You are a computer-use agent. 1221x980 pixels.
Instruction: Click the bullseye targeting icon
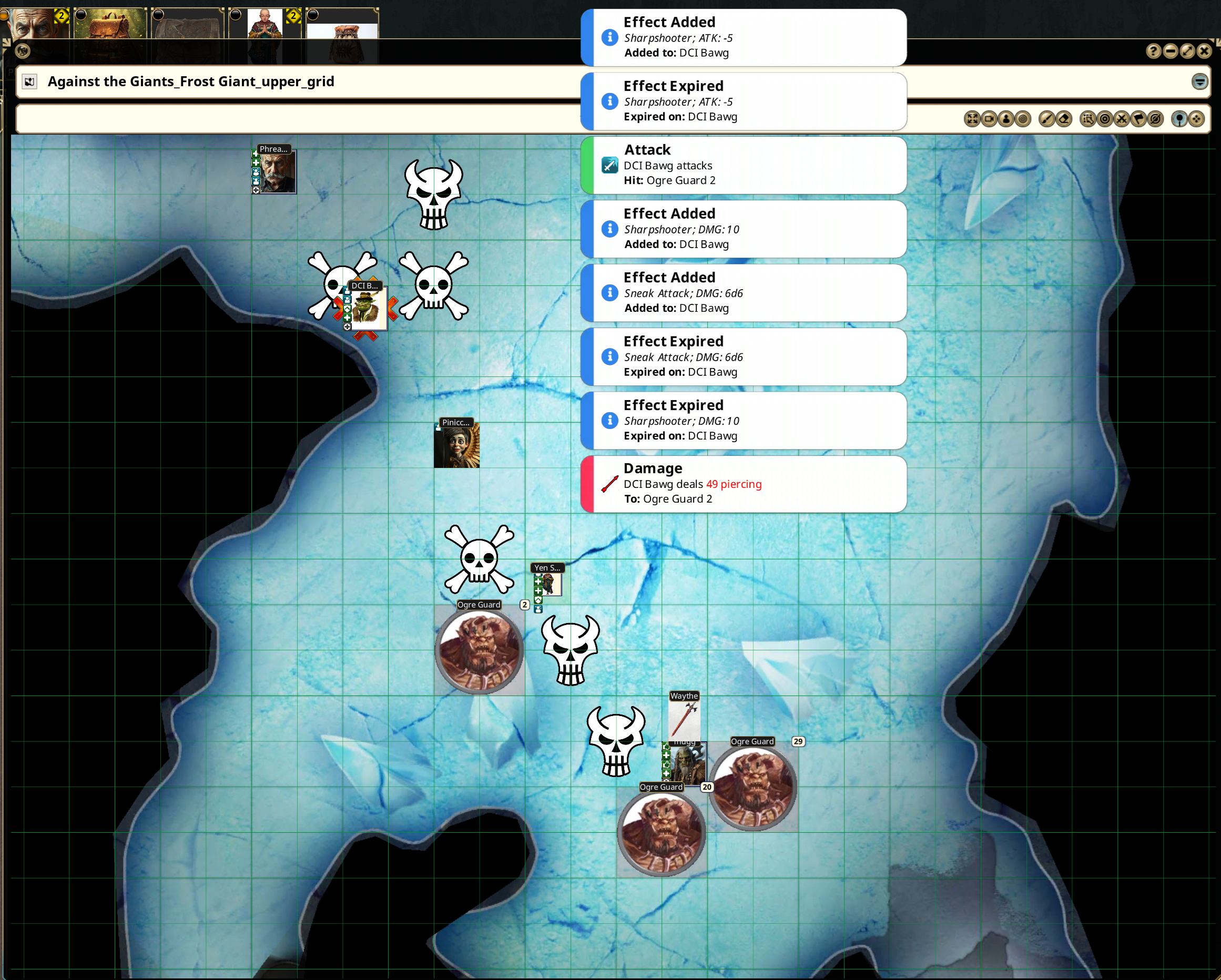coord(1105,119)
